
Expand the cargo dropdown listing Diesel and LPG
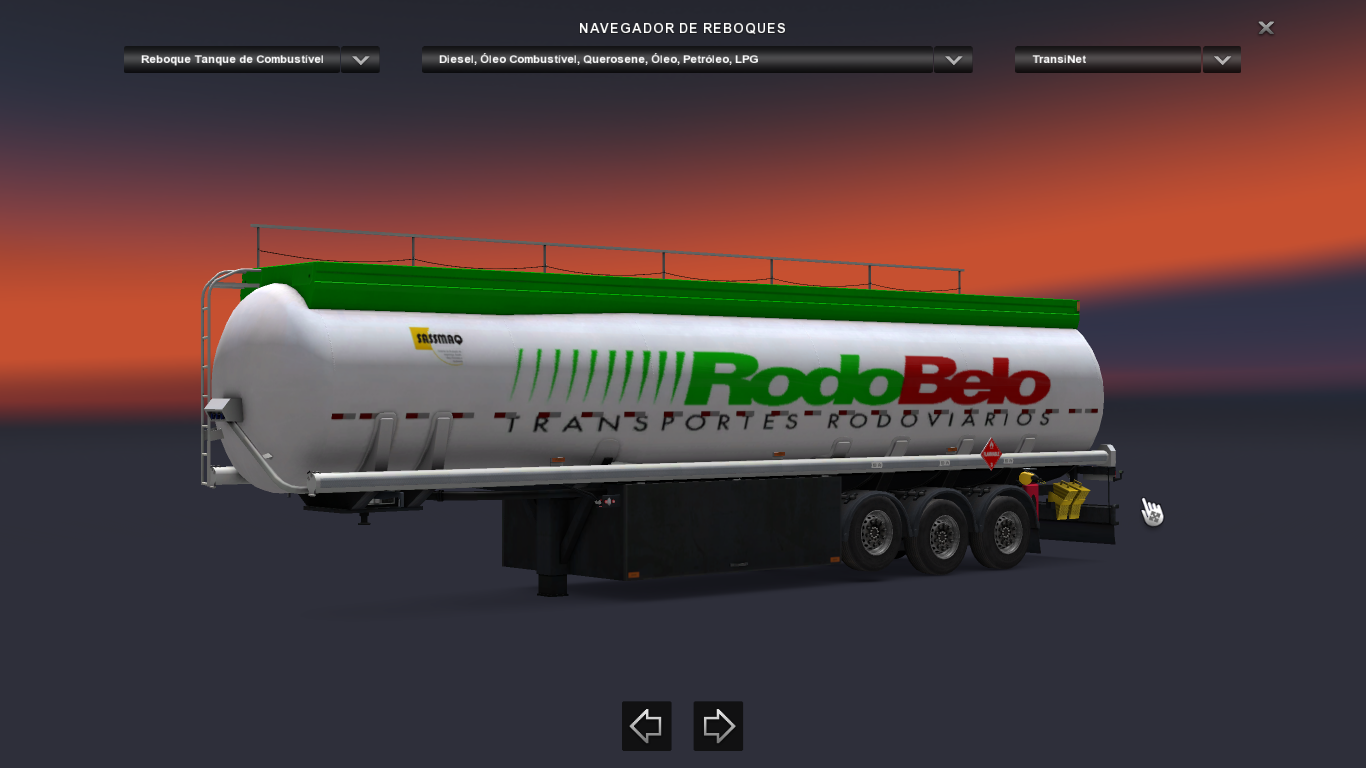click(x=680, y=59)
